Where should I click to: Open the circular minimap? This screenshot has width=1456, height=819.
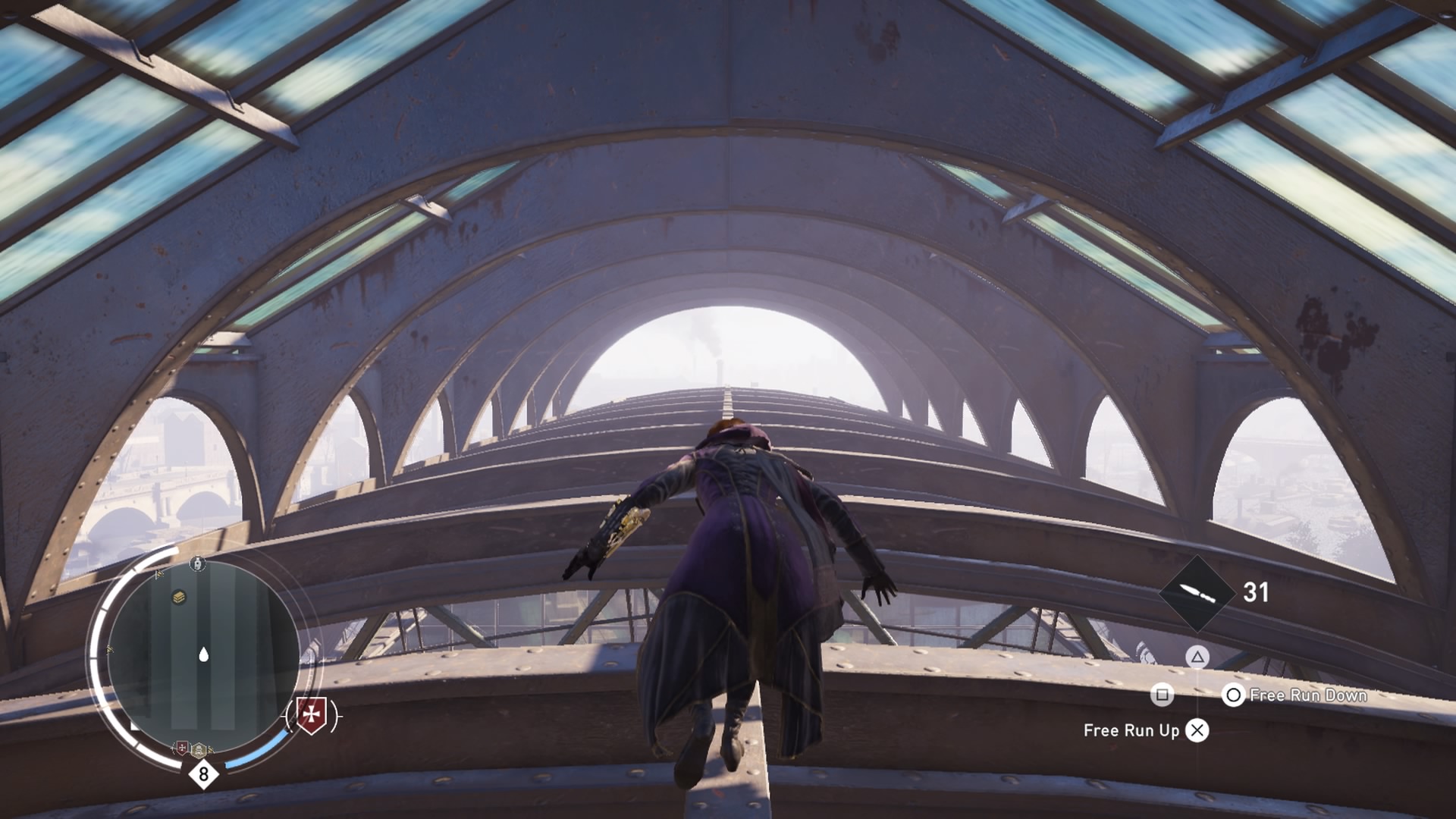[203, 657]
